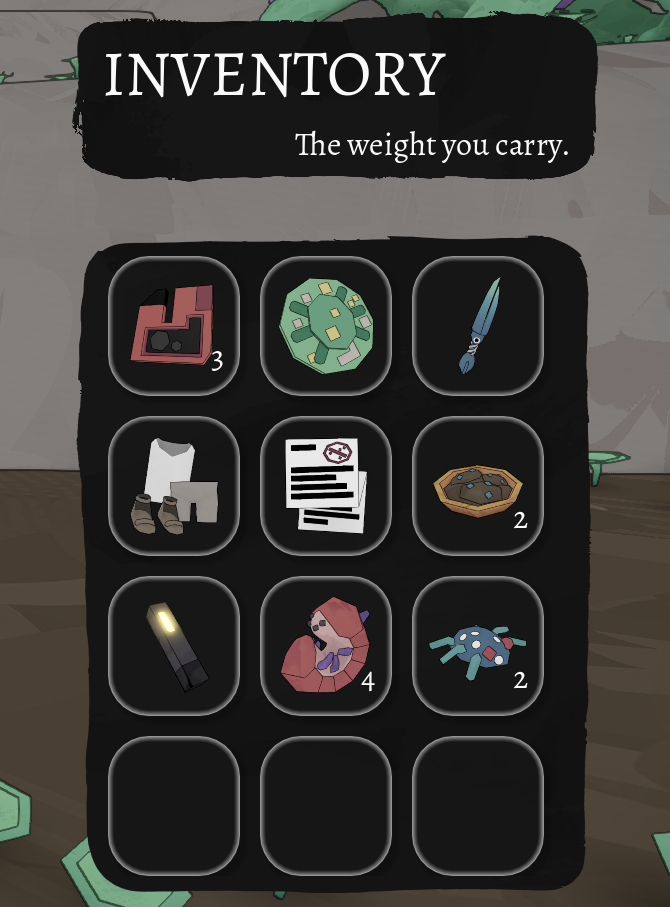Screen dimensions: 670x907
Task: Select the red shell creature slot
Action: (325, 646)
